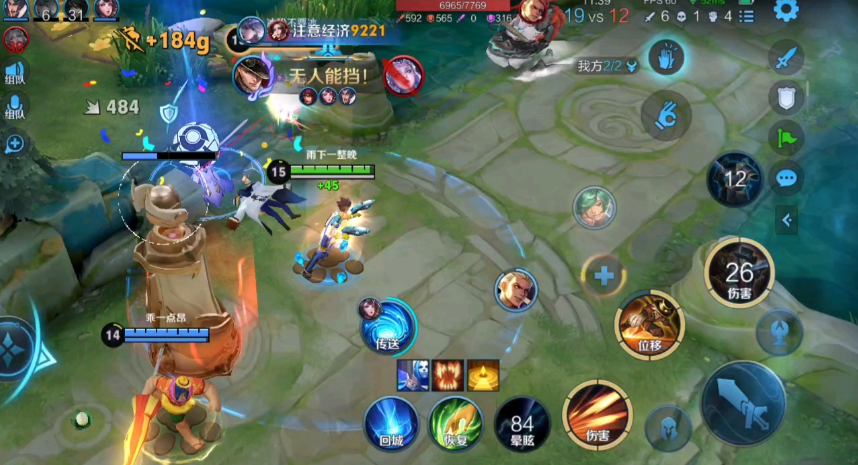858x465 pixels.
Task: Open the quick chat speech bubble
Action: click(x=786, y=178)
